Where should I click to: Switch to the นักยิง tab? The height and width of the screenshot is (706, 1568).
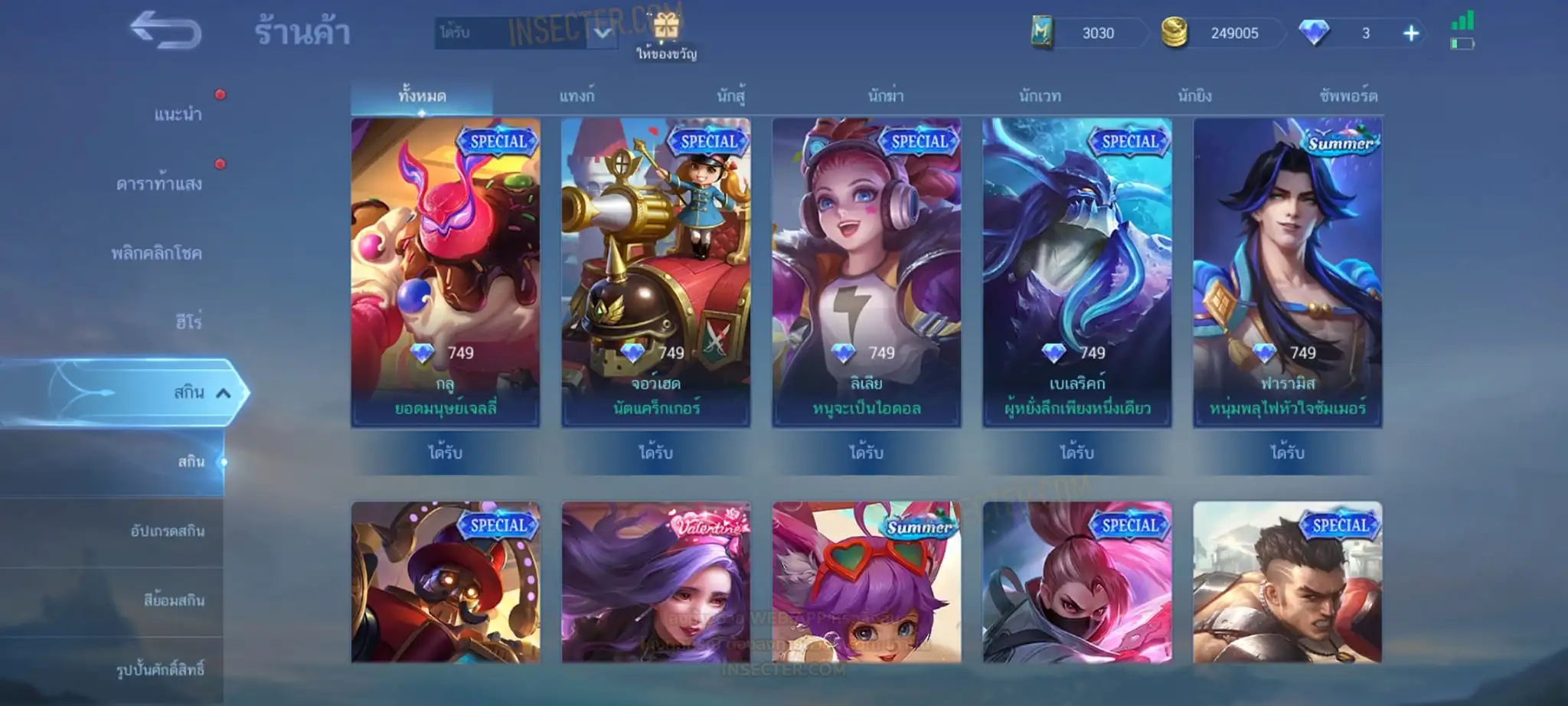pos(1194,96)
